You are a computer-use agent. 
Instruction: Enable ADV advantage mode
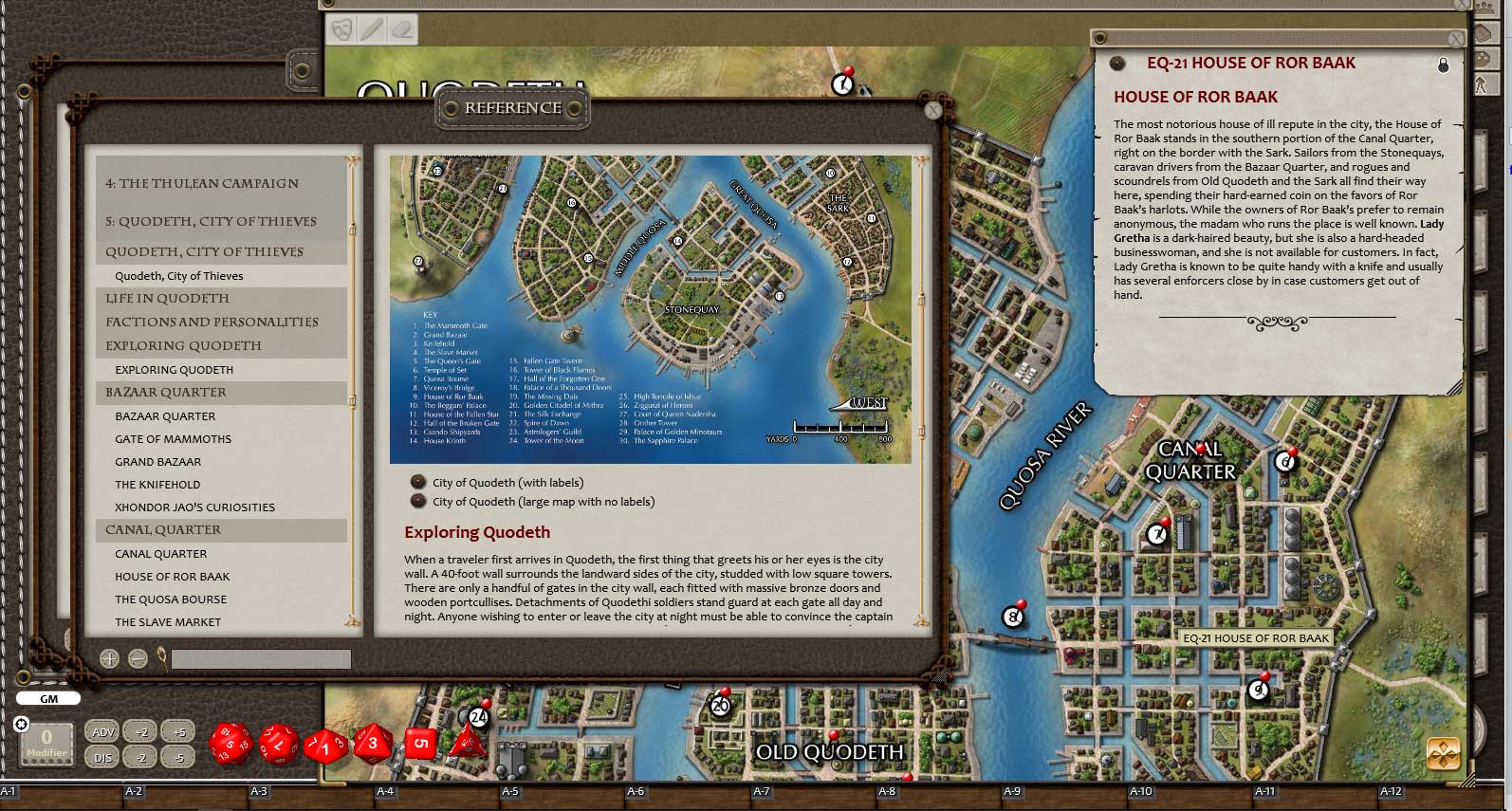(x=103, y=732)
